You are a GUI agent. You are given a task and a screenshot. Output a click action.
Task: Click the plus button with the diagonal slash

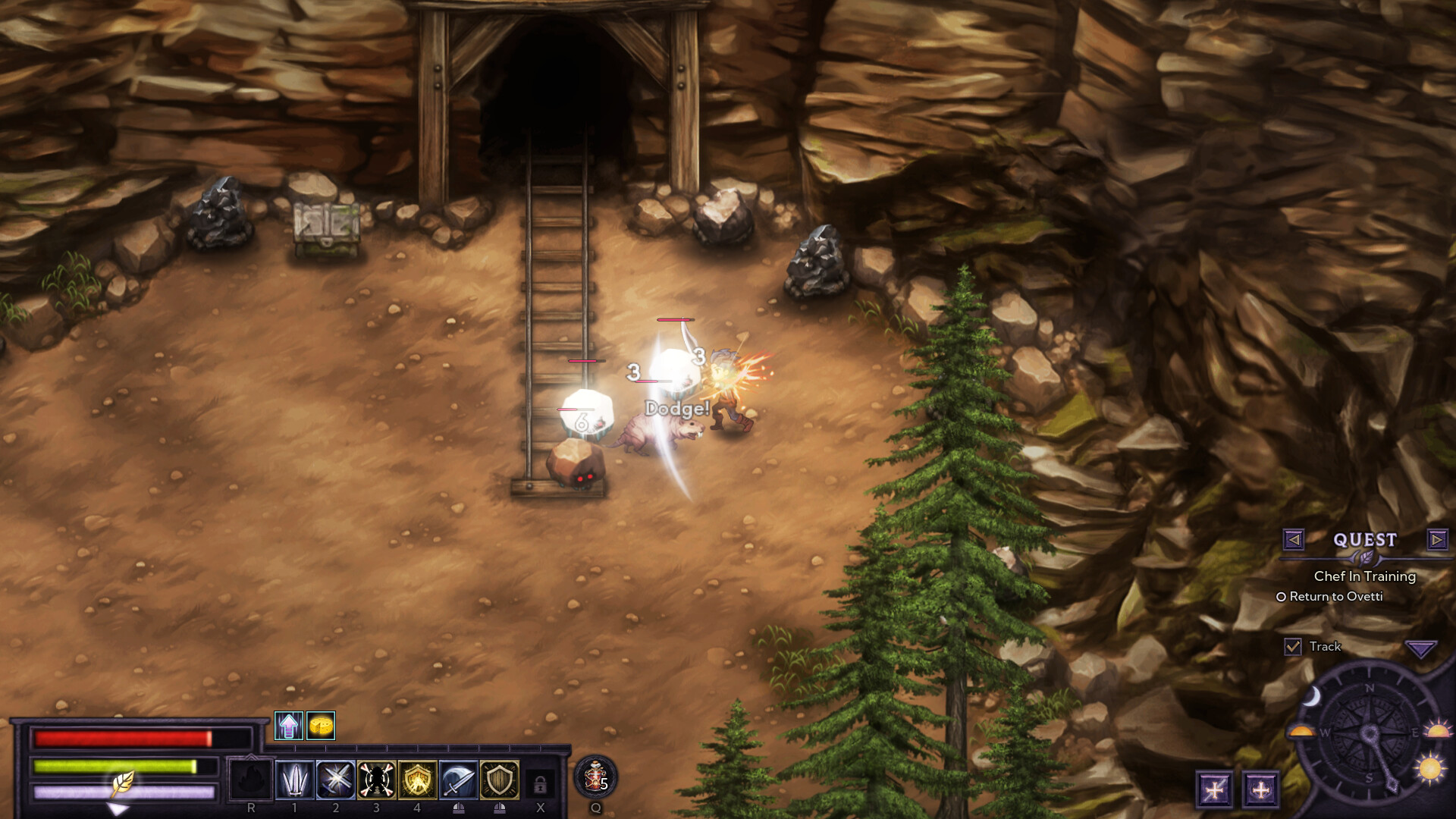(x=1214, y=789)
